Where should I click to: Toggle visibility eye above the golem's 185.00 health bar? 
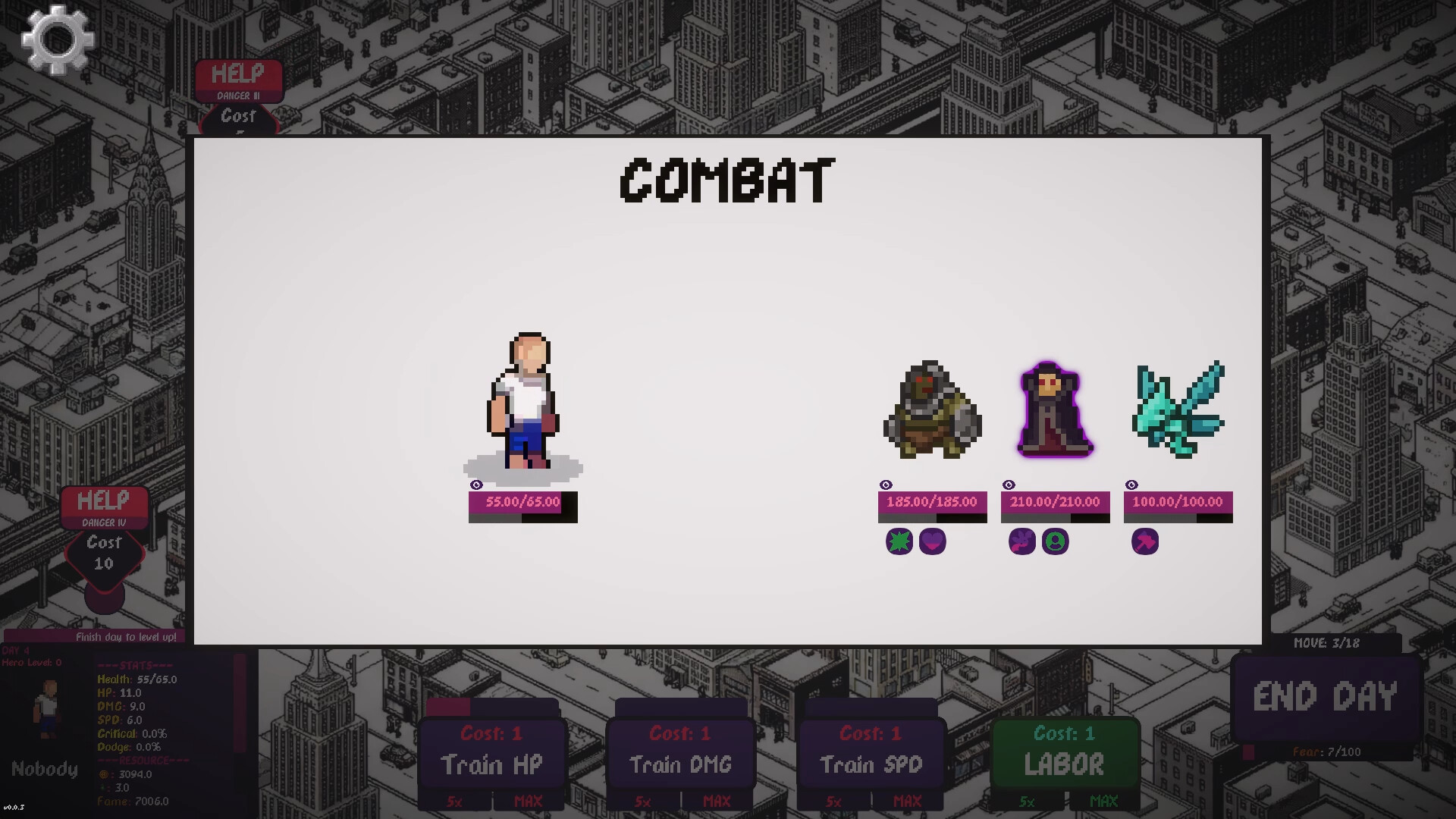point(886,485)
